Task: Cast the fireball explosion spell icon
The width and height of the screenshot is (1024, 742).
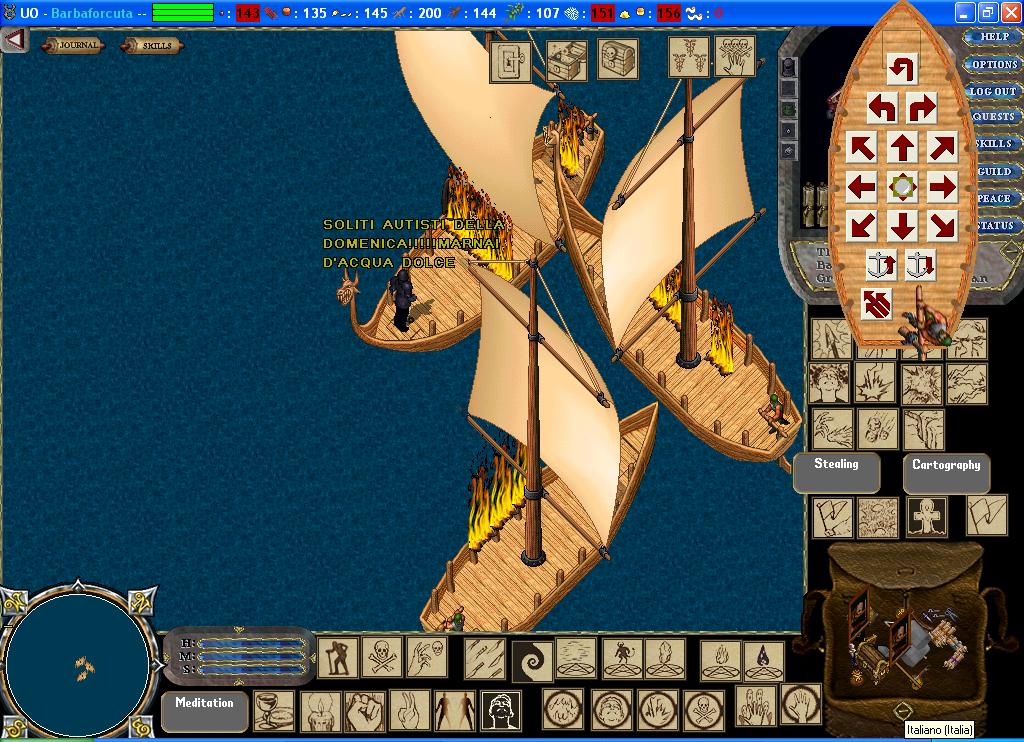Action: 874,383
